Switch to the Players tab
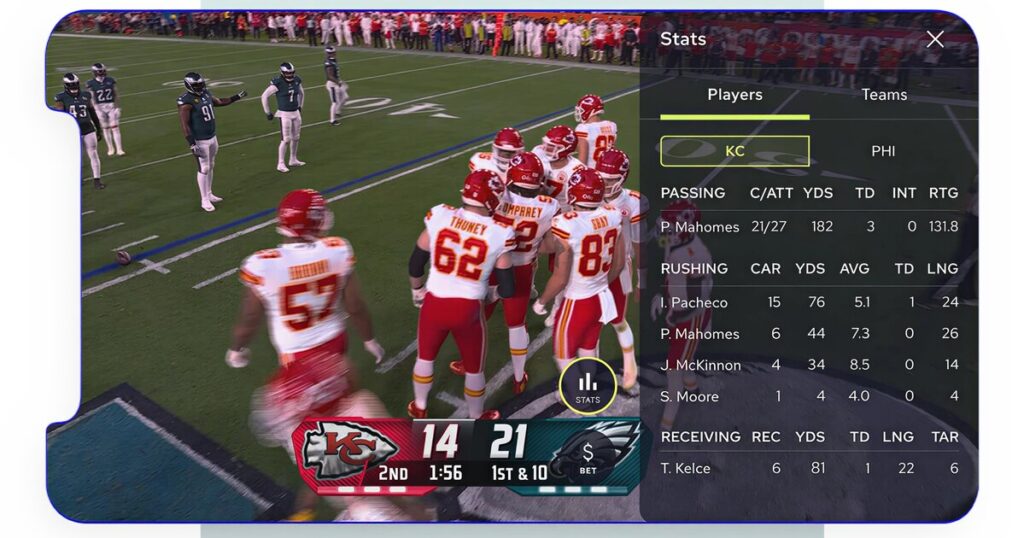 (x=735, y=95)
